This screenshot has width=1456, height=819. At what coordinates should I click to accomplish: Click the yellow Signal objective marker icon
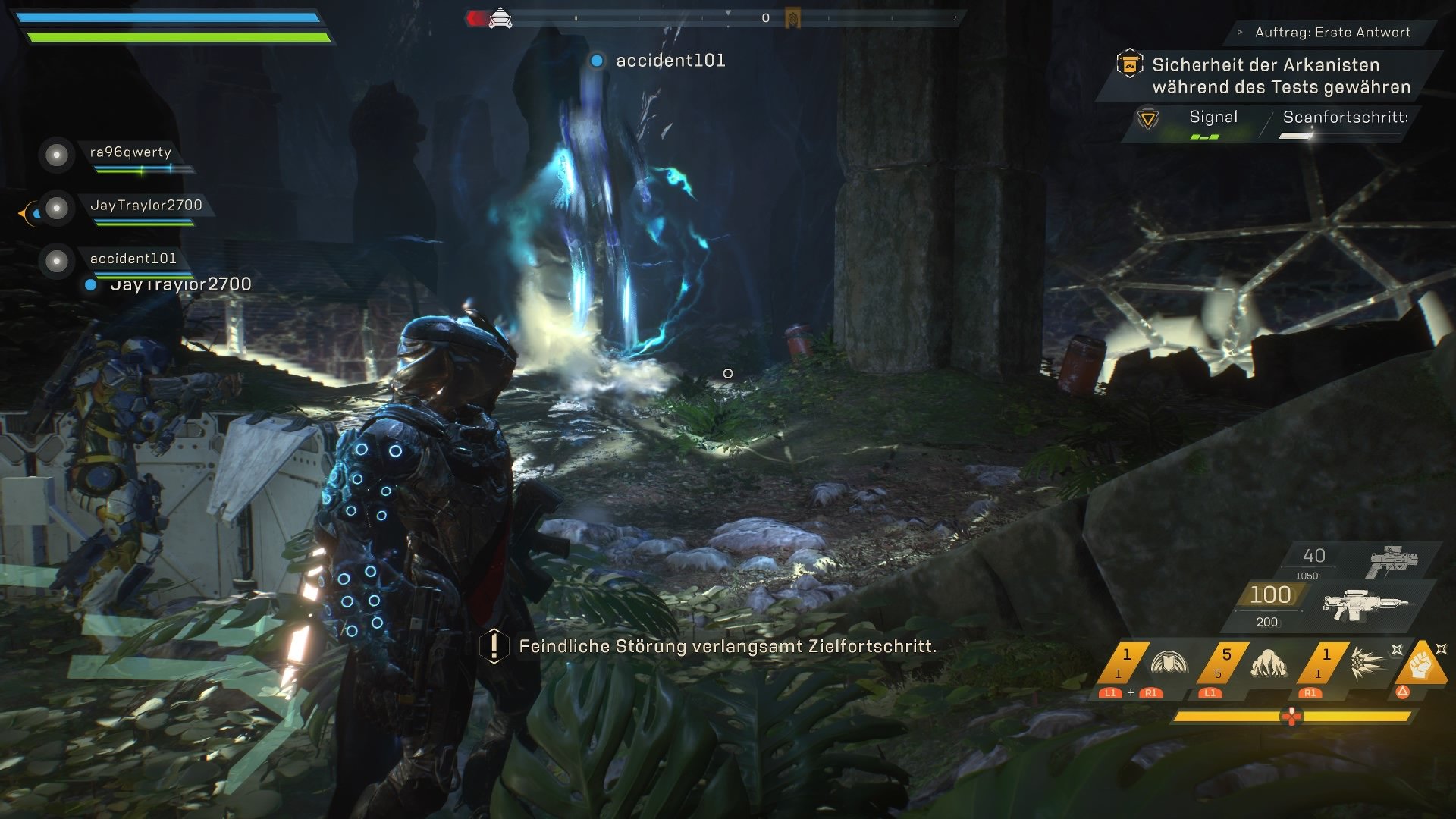click(1147, 119)
